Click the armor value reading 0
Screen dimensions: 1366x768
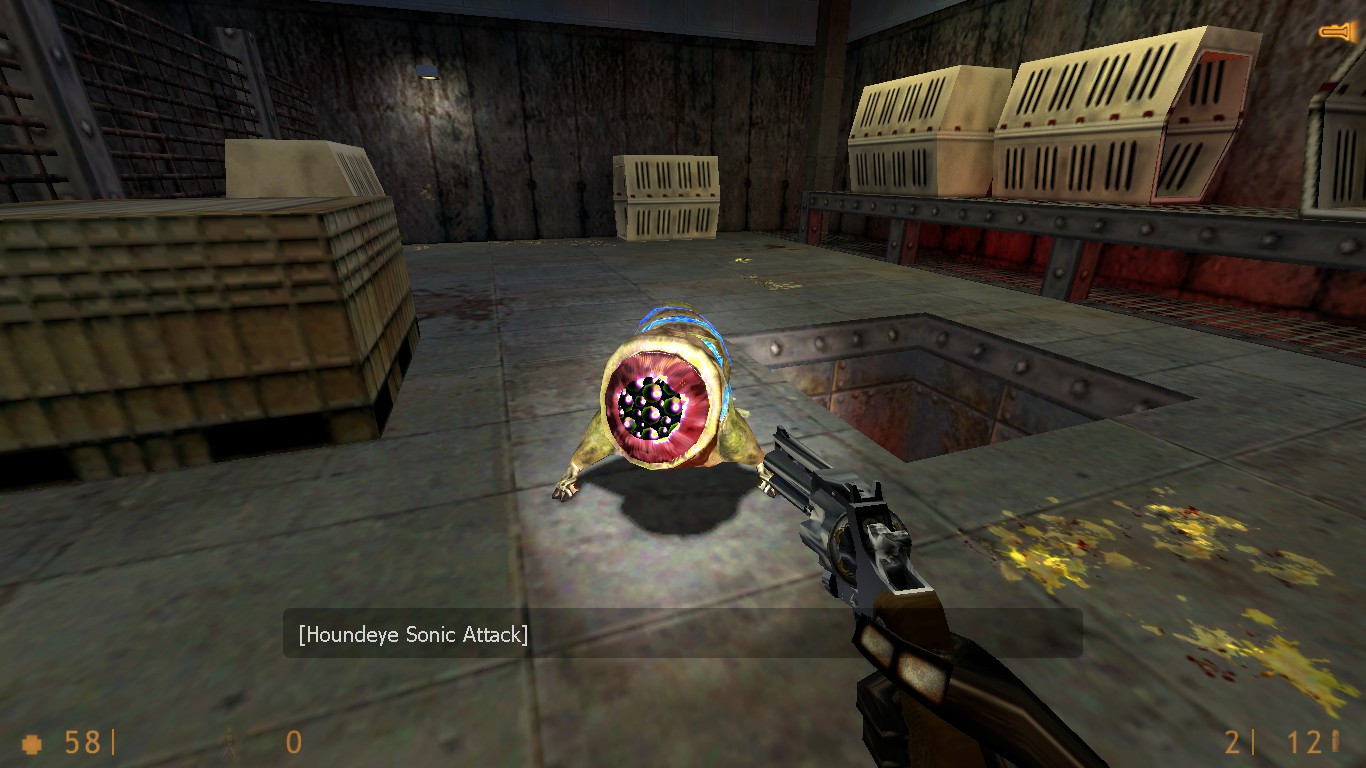tap(292, 744)
